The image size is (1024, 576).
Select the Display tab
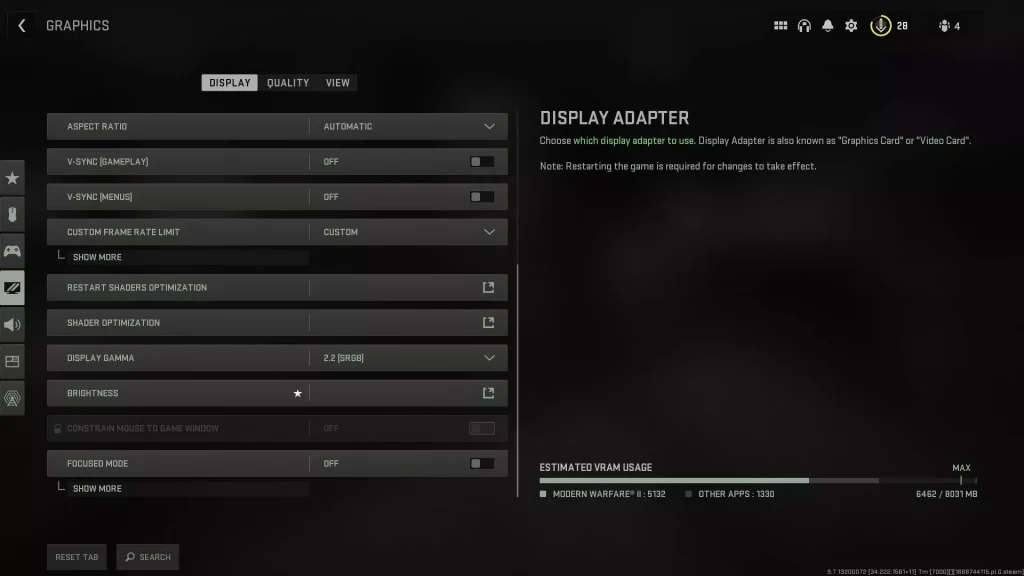click(230, 83)
